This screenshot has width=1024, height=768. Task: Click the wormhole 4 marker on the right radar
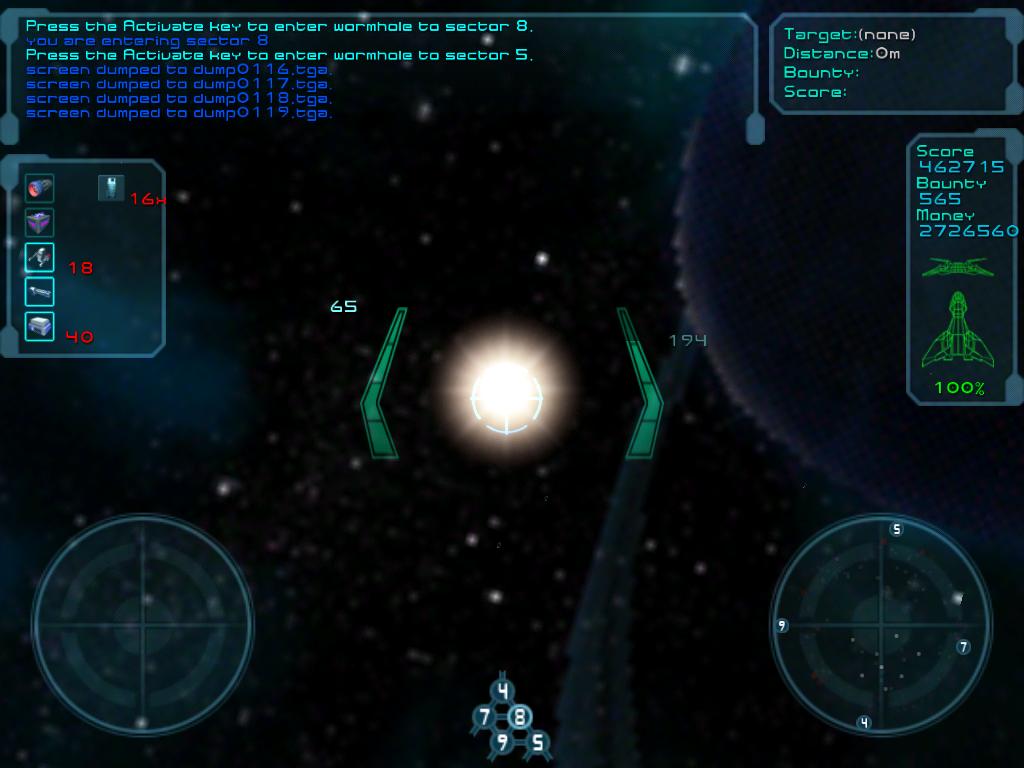tap(864, 722)
